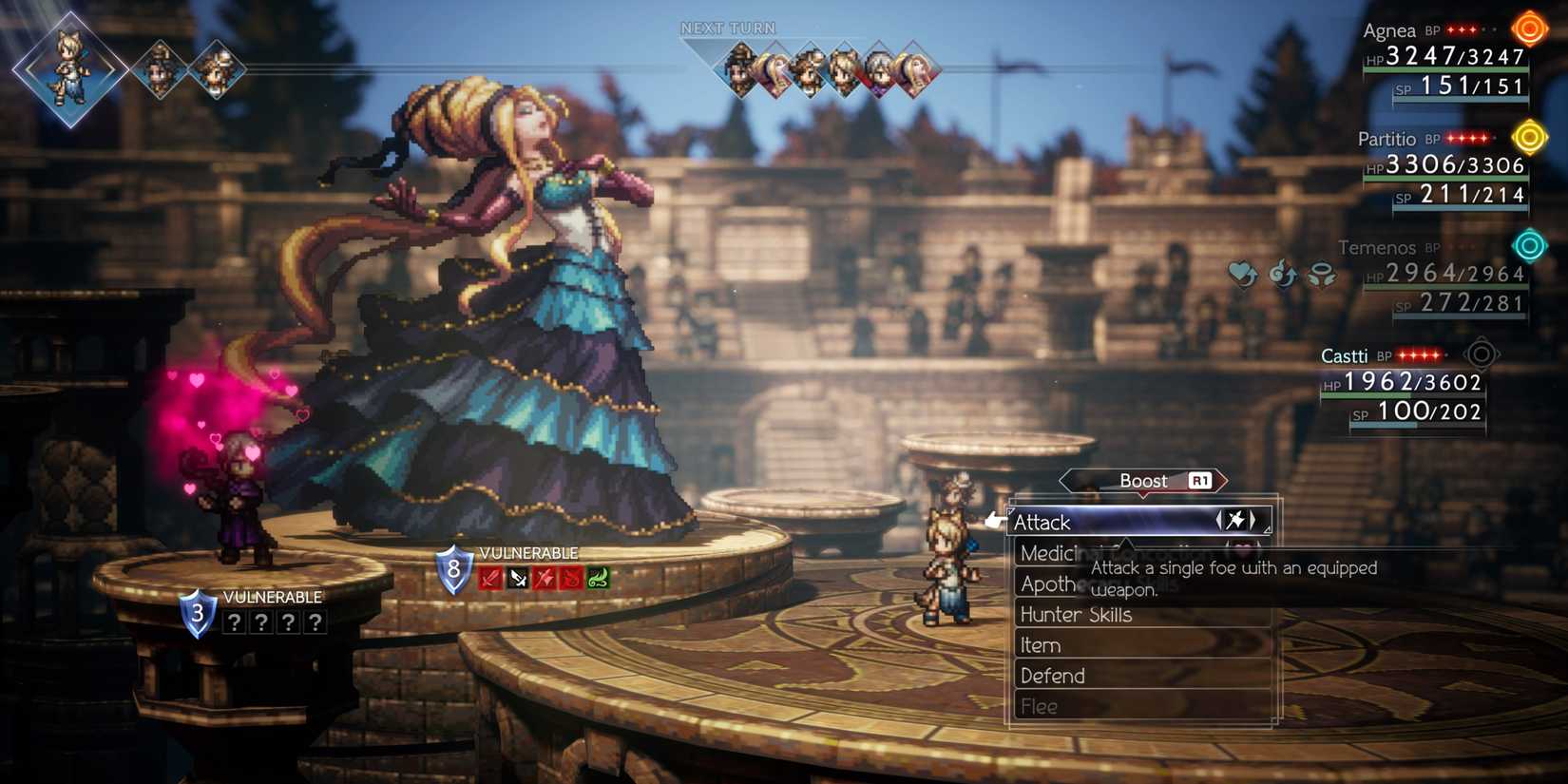Select the Attack command in the battle menu

[1042, 522]
